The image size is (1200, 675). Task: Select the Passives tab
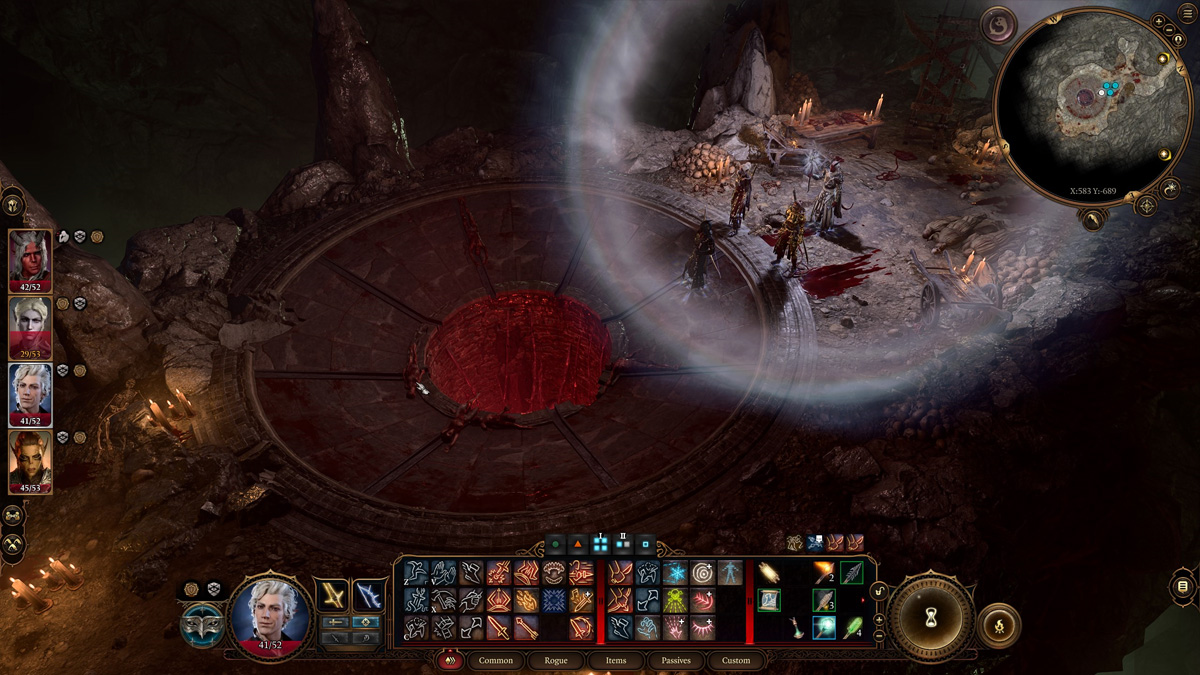[x=676, y=660]
